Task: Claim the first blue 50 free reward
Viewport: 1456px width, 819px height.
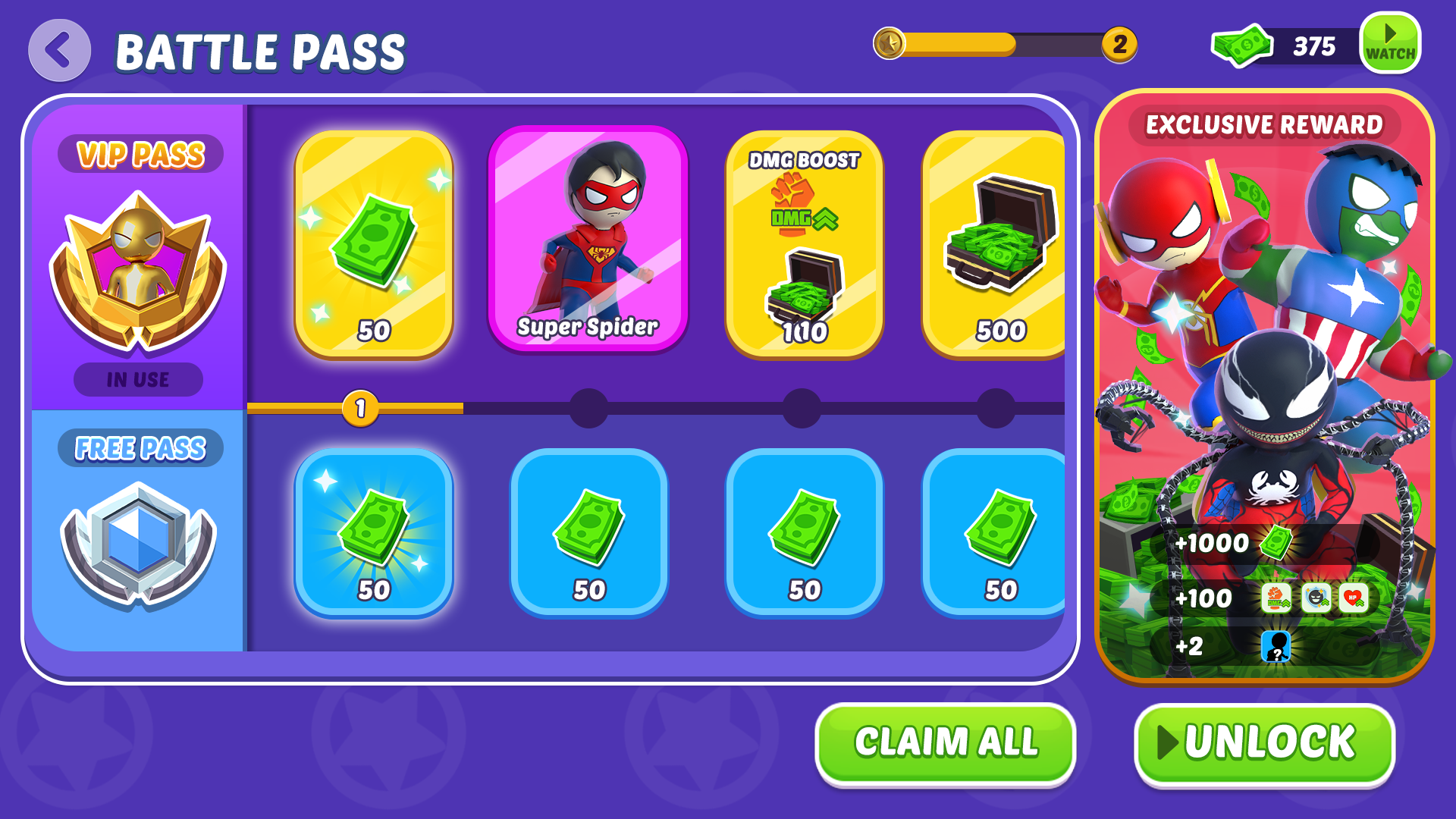Action: (x=375, y=535)
